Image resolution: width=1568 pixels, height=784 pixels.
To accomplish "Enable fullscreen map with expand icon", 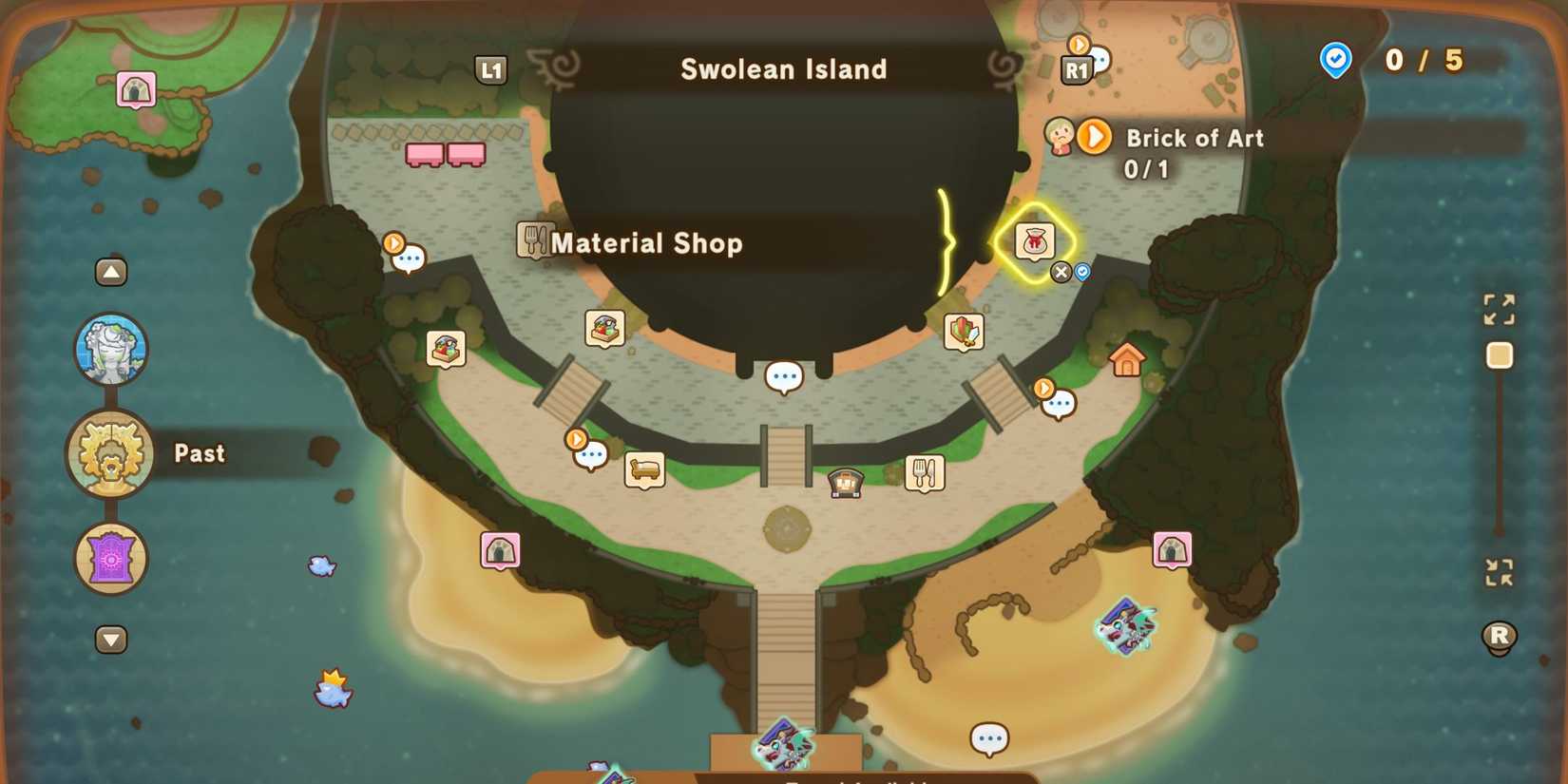I will click(1499, 310).
